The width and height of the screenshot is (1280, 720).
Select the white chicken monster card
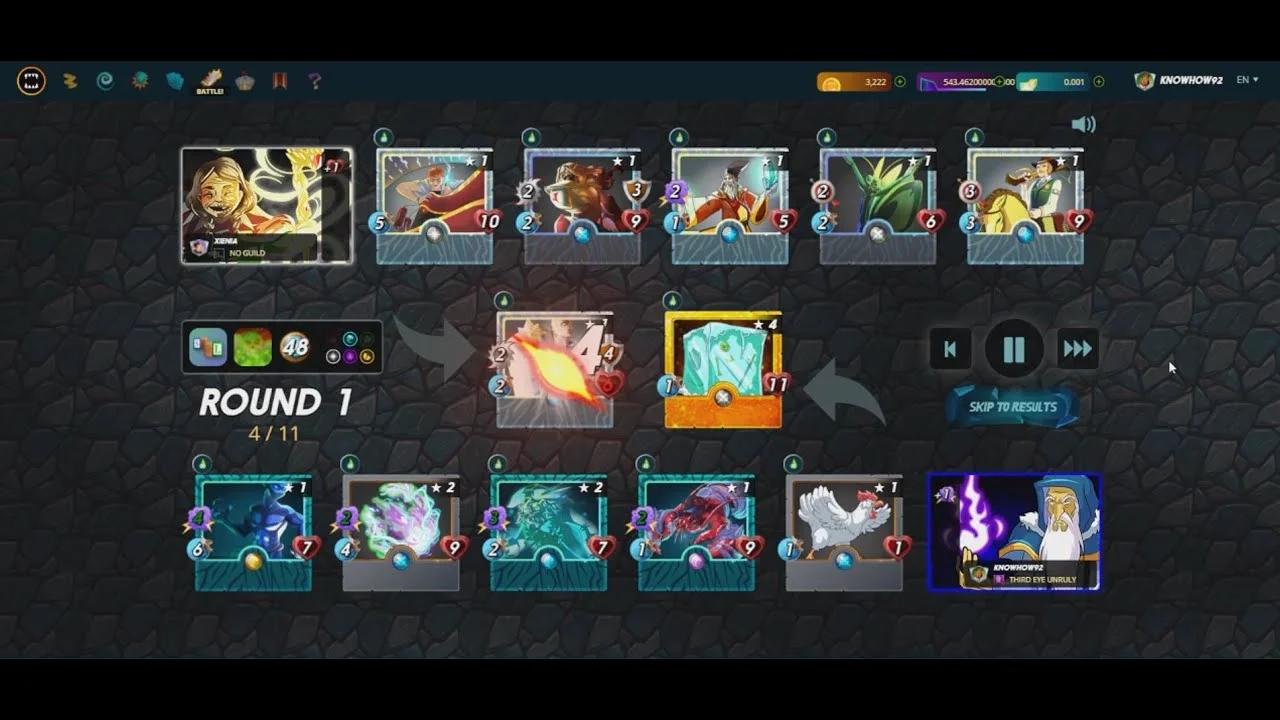click(843, 522)
